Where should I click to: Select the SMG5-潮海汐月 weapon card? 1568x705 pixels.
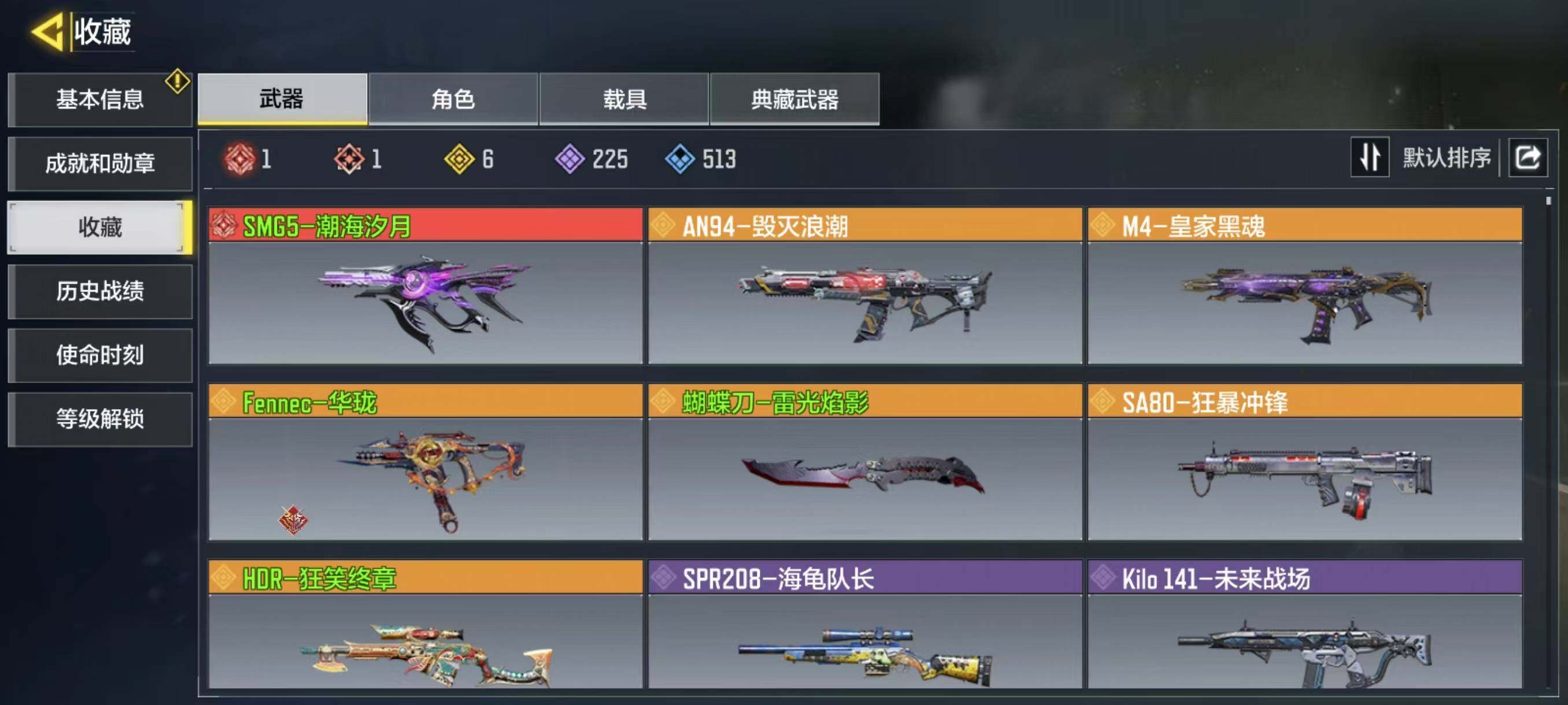425,286
